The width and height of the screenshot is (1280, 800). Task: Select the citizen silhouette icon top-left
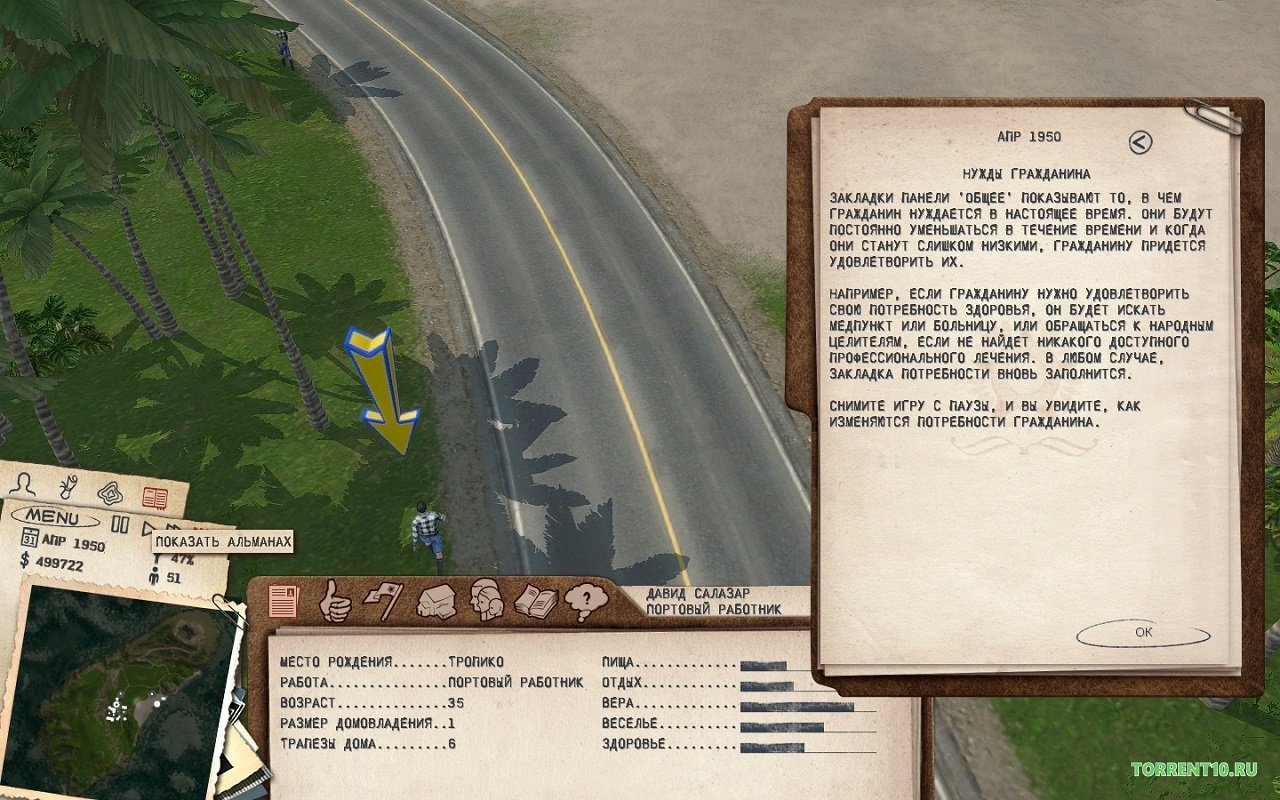23,484
